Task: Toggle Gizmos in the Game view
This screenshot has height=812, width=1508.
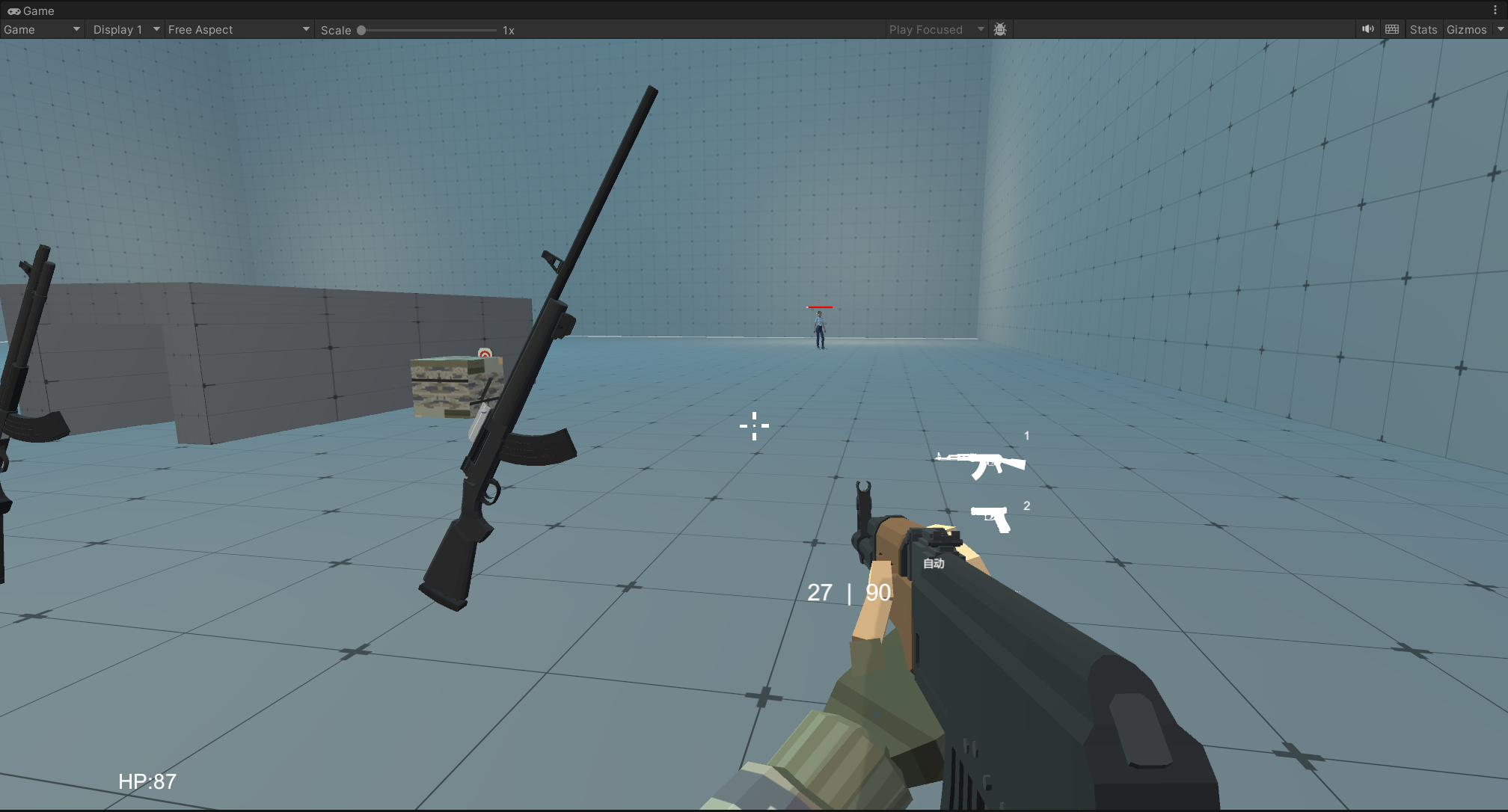Action: (1466, 30)
